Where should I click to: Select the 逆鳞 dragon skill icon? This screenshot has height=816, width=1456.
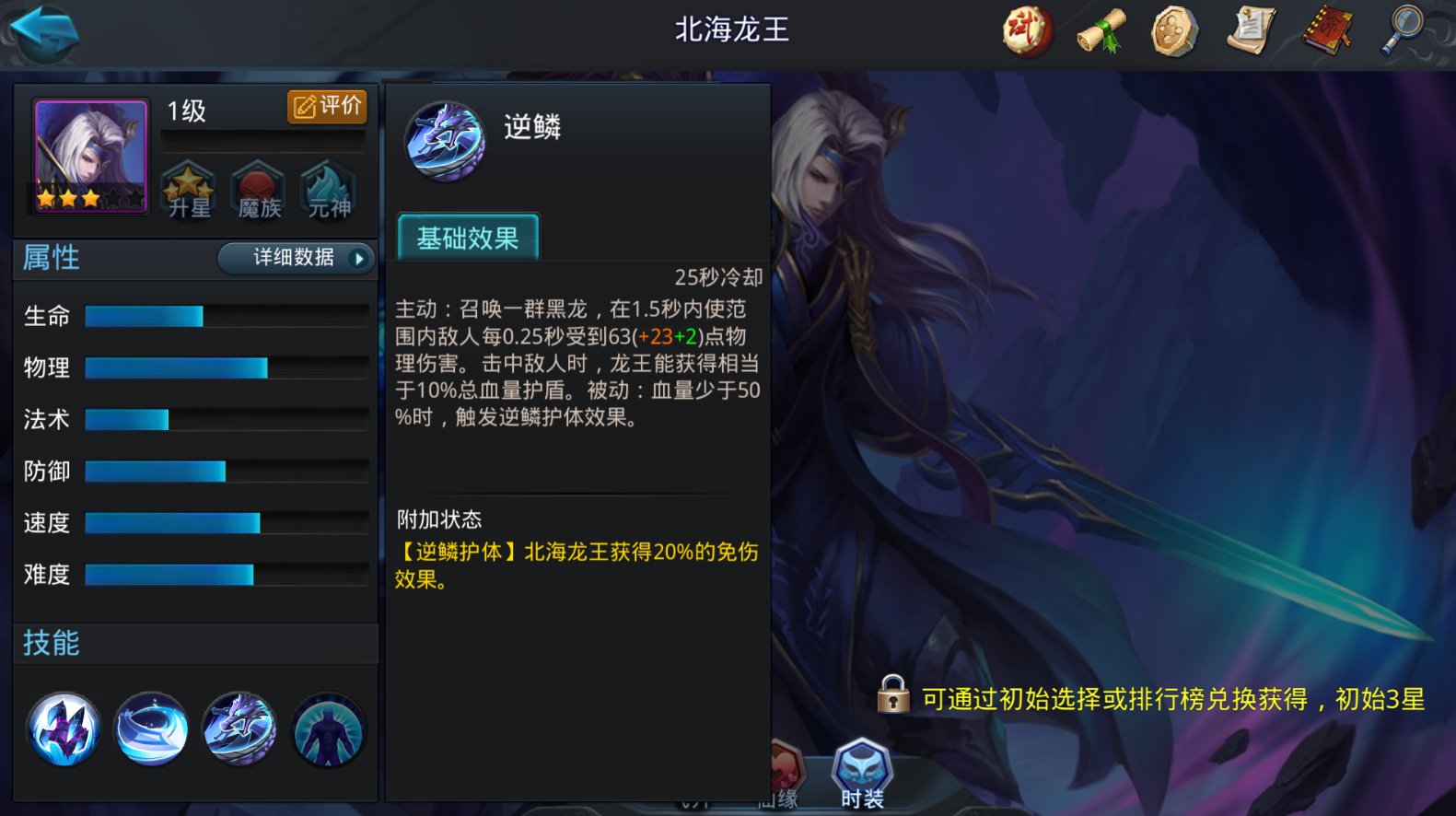coord(239,730)
